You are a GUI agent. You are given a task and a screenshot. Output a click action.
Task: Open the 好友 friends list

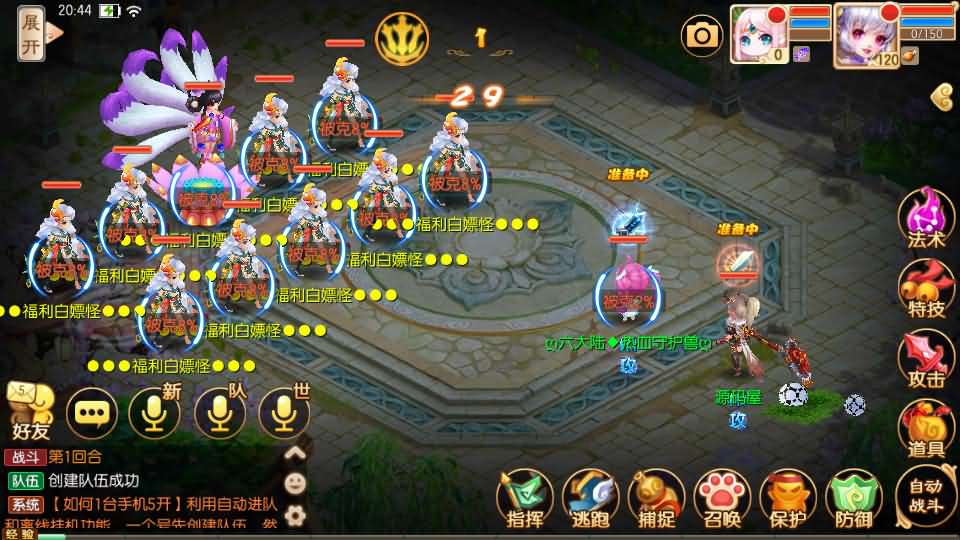point(30,412)
